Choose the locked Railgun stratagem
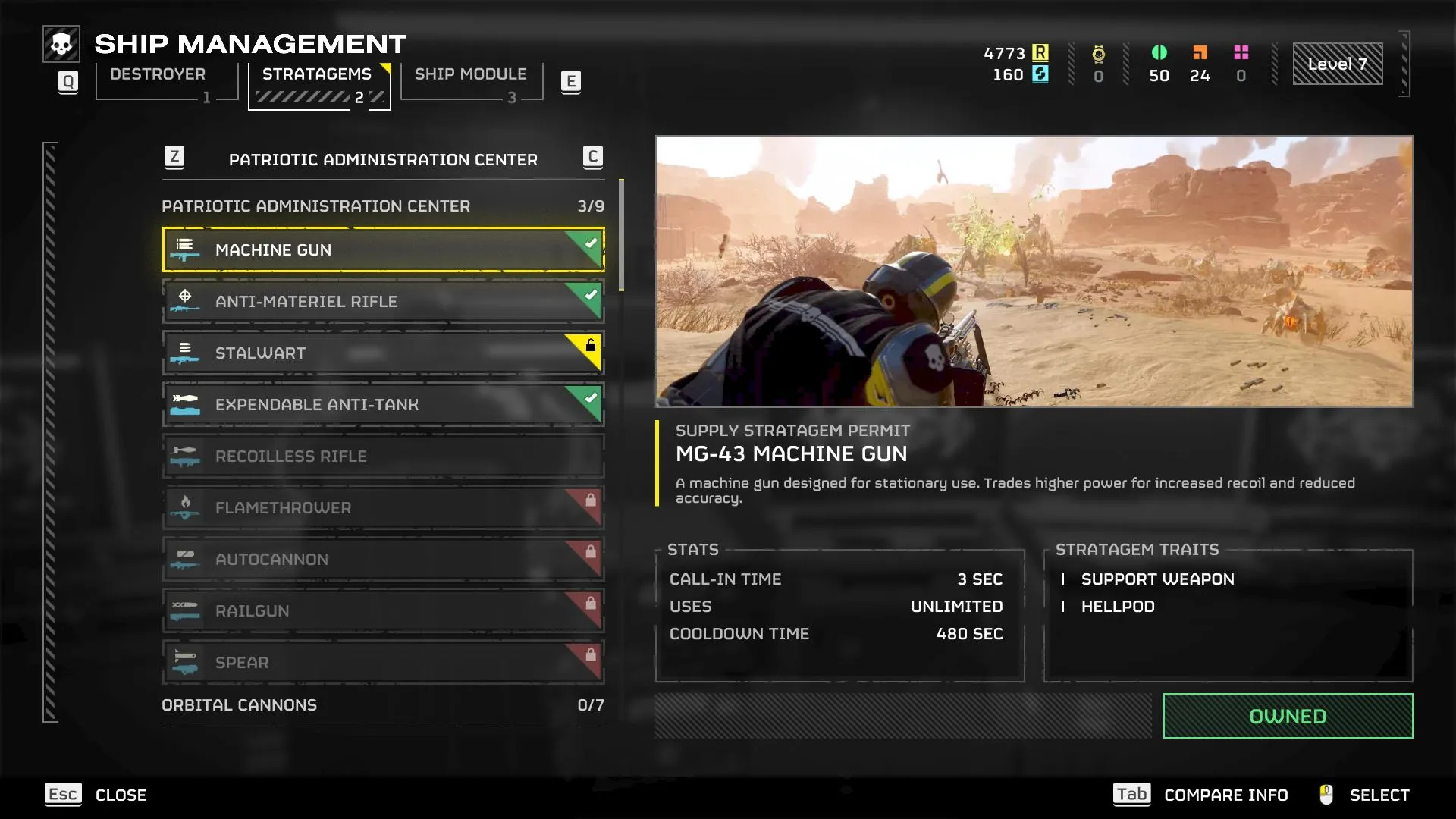Screen dimensions: 1456x819 383,610
